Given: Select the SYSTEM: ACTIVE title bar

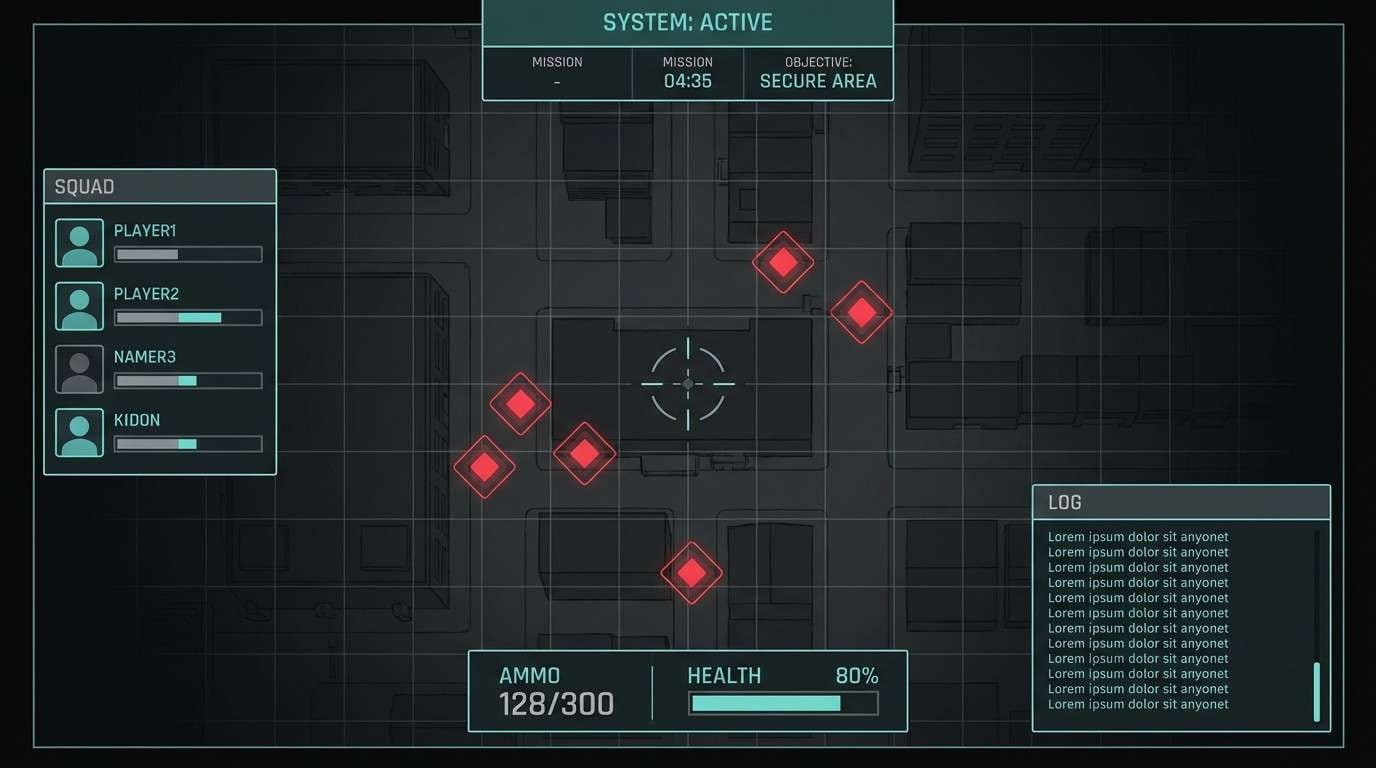Looking at the screenshot, I should coord(687,21).
